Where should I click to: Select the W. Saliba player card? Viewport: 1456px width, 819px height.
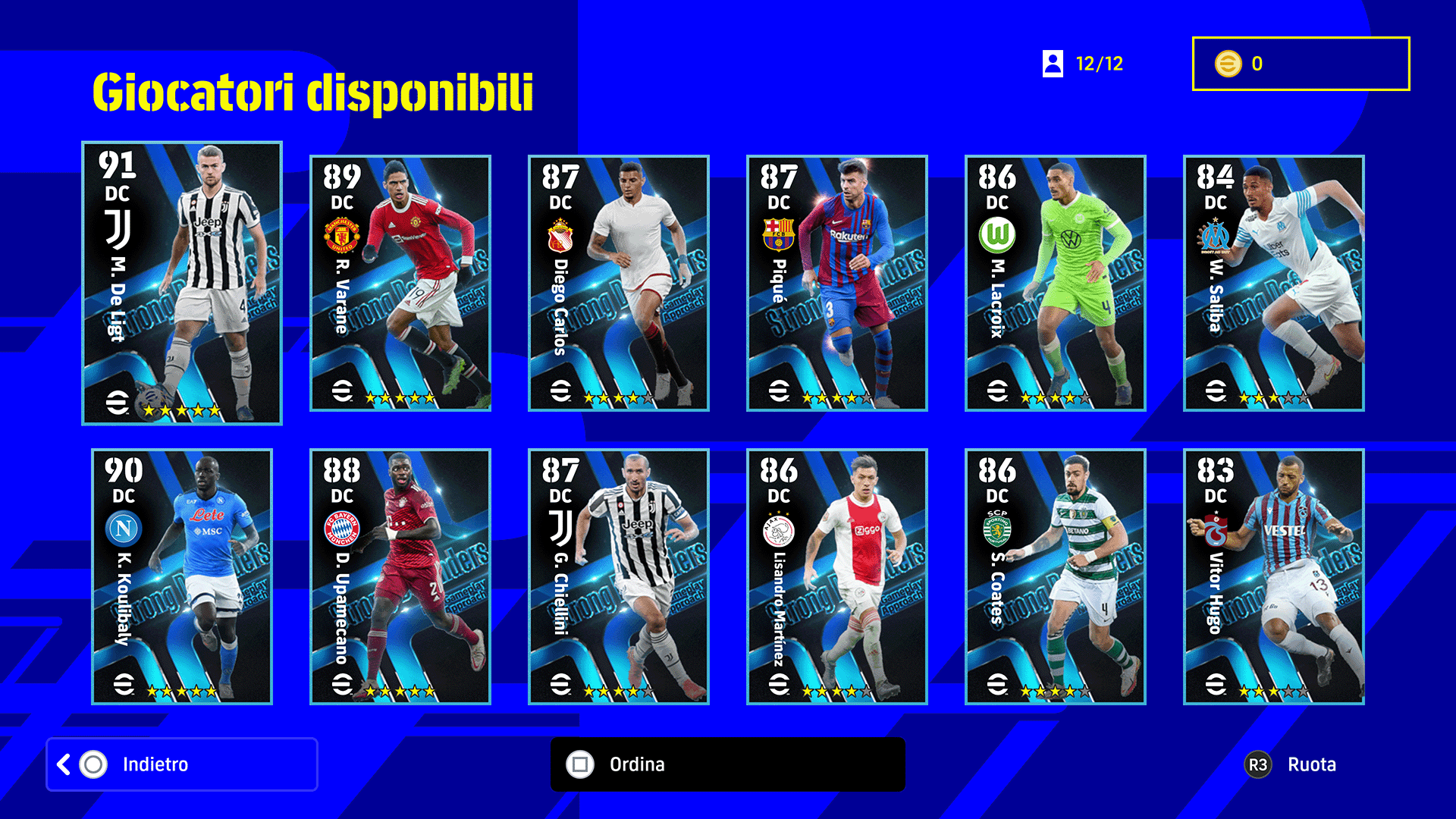(x=1274, y=283)
